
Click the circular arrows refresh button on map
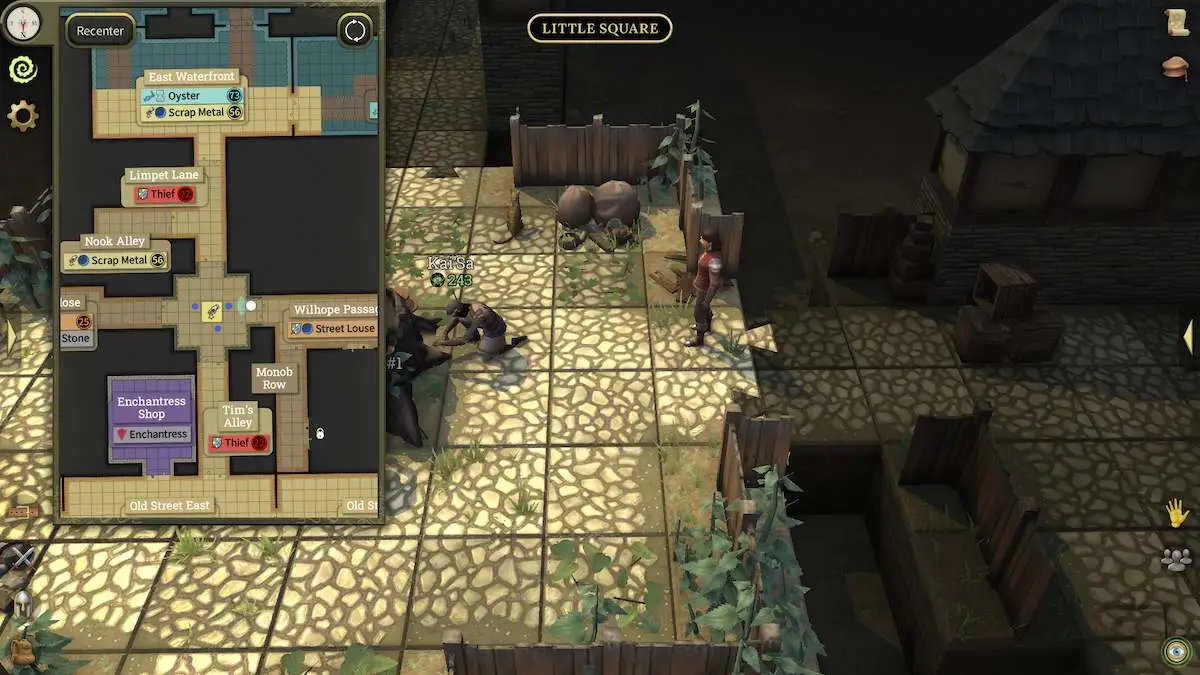click(355, 30)
